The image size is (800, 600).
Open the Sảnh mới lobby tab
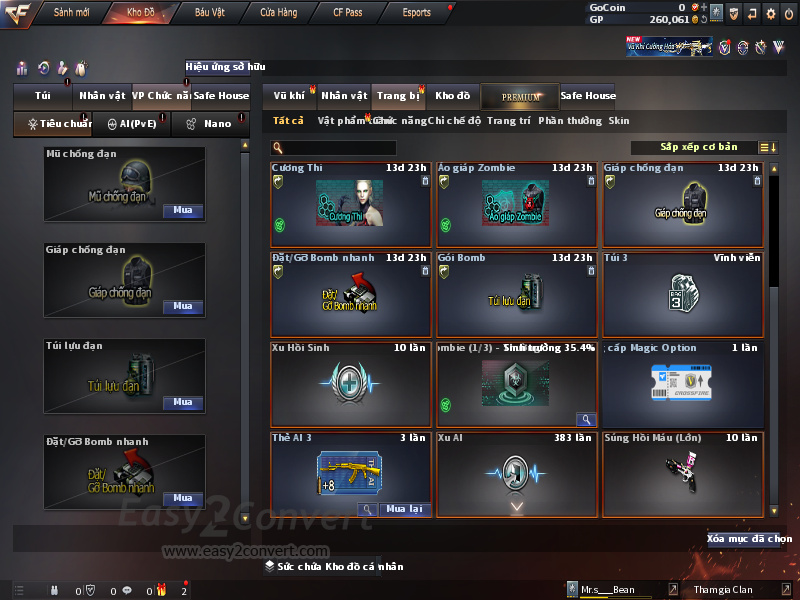72,13
